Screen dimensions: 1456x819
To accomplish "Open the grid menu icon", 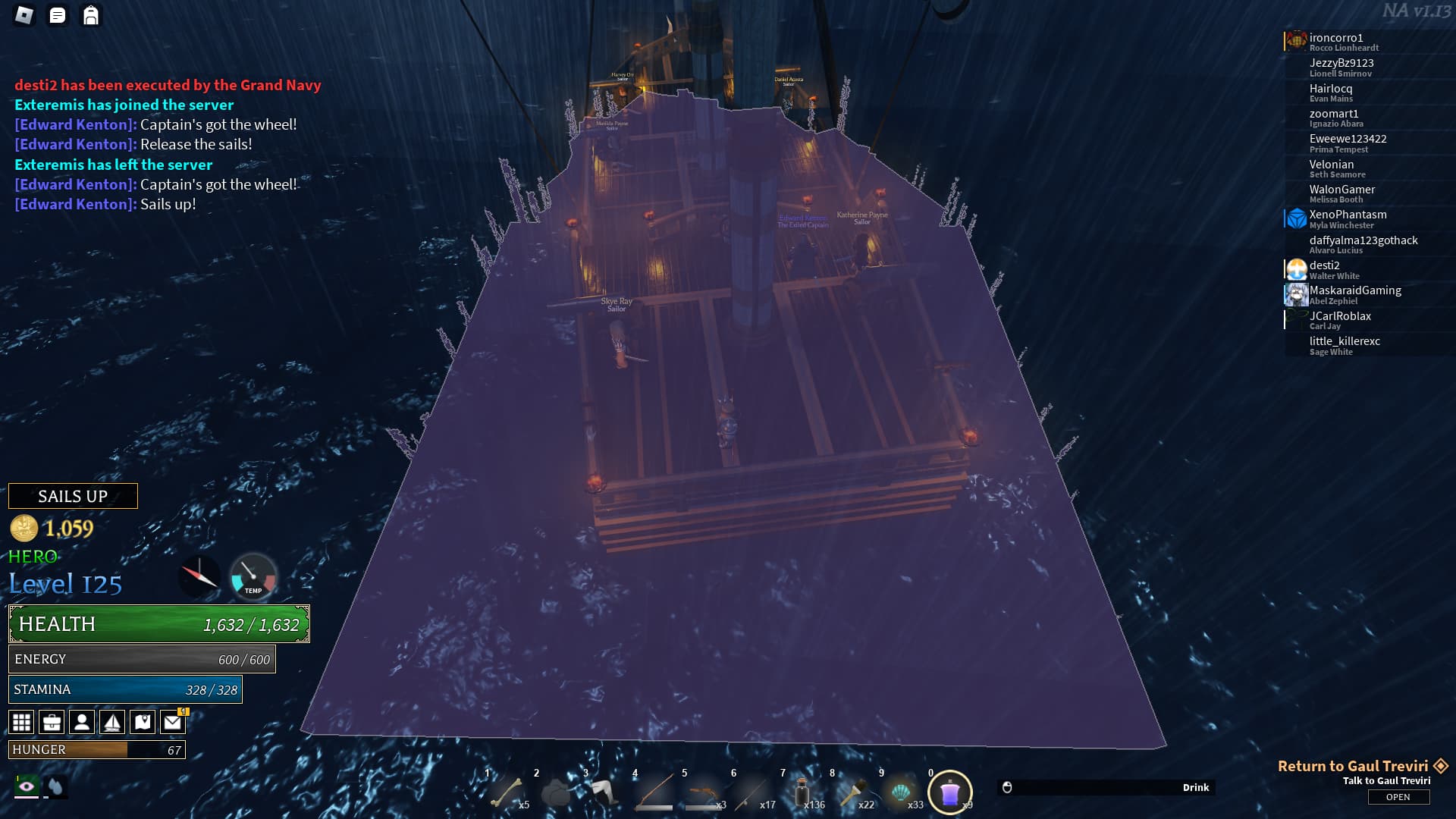I will tap(21, 722).
